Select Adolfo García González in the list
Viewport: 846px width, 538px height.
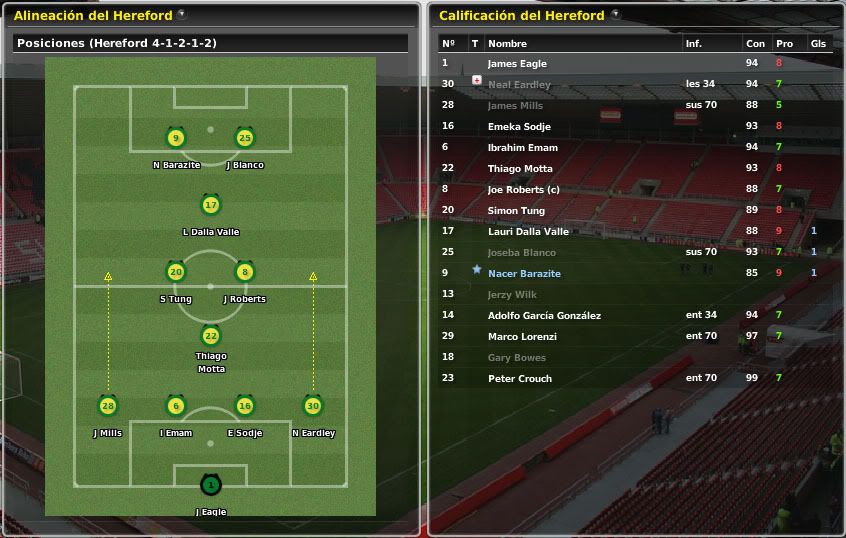544,315
